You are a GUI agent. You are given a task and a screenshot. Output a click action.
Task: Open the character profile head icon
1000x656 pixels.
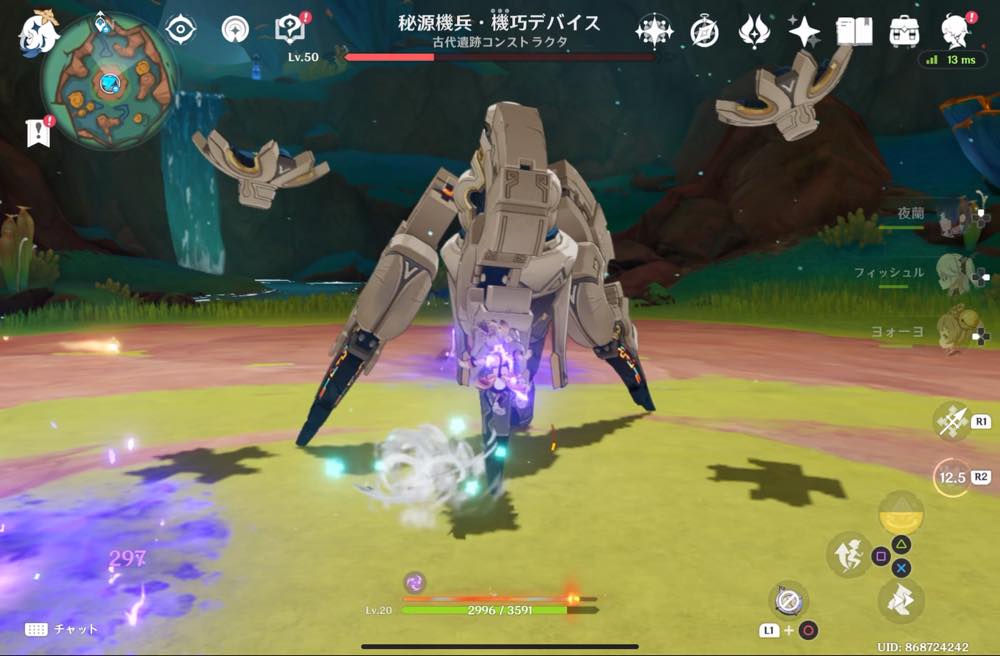point(957,30)
